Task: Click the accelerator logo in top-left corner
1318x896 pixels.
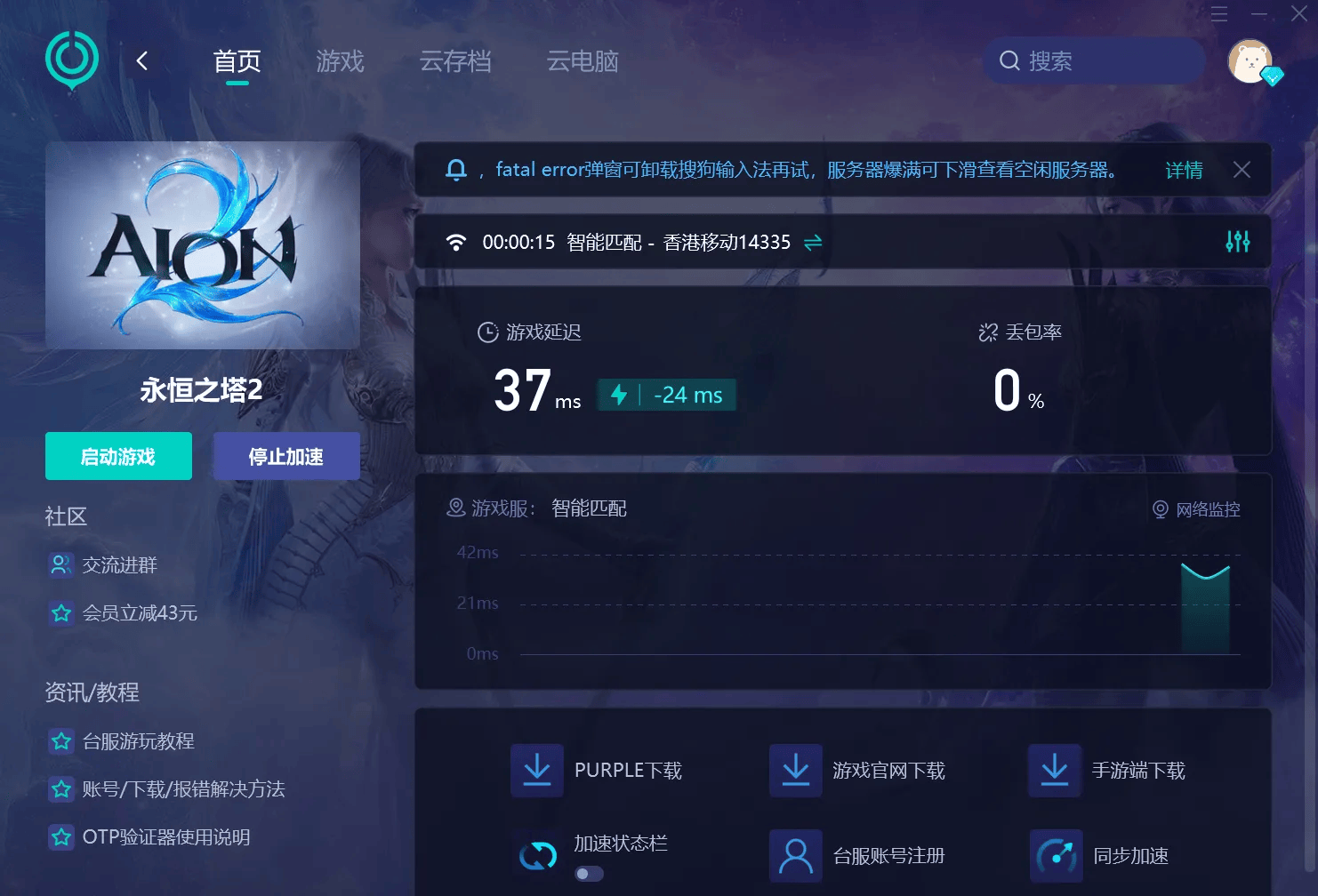Action: tap(71, 60)
